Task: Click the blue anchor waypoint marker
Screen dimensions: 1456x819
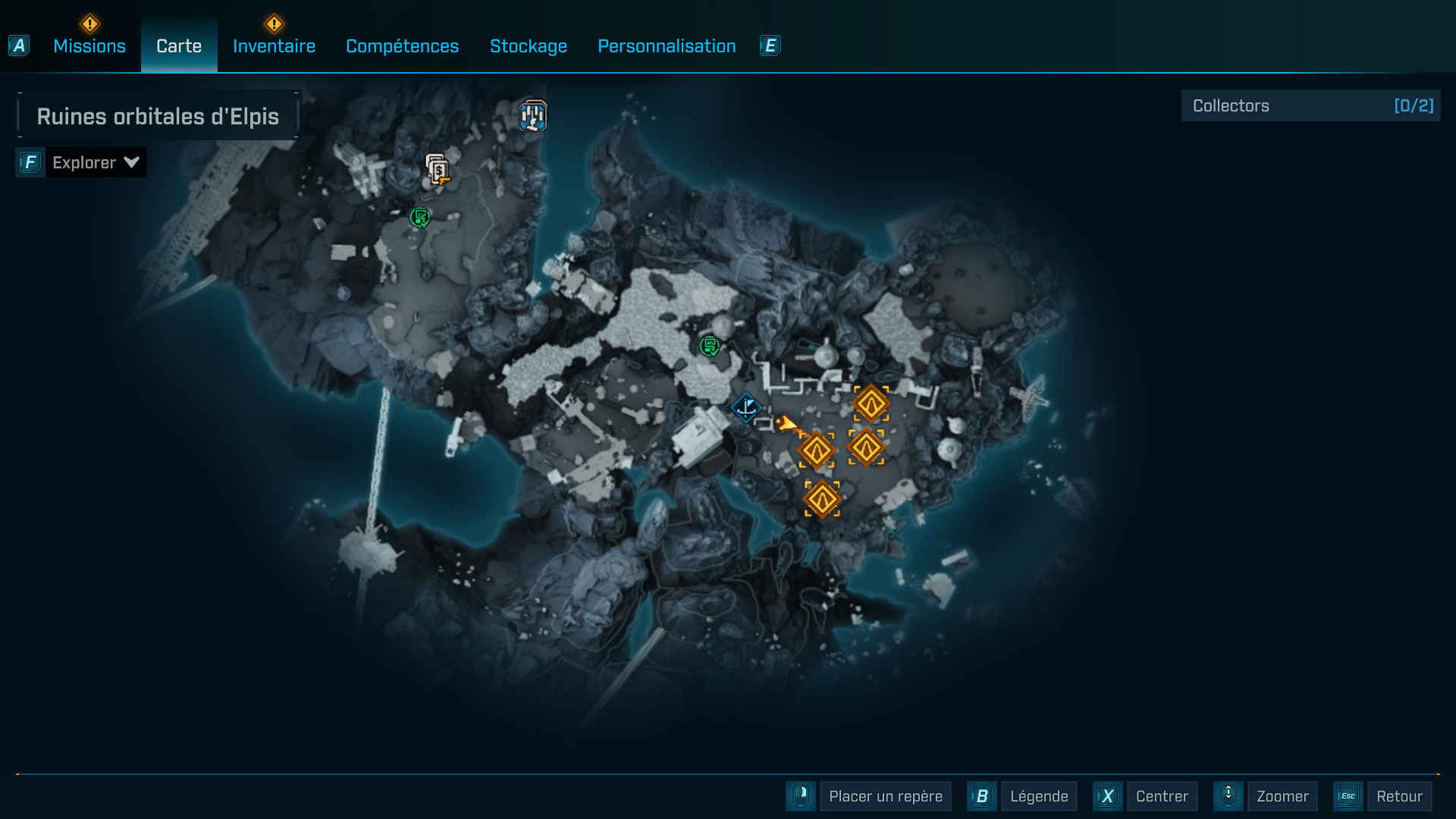Action: pos(745,408)
